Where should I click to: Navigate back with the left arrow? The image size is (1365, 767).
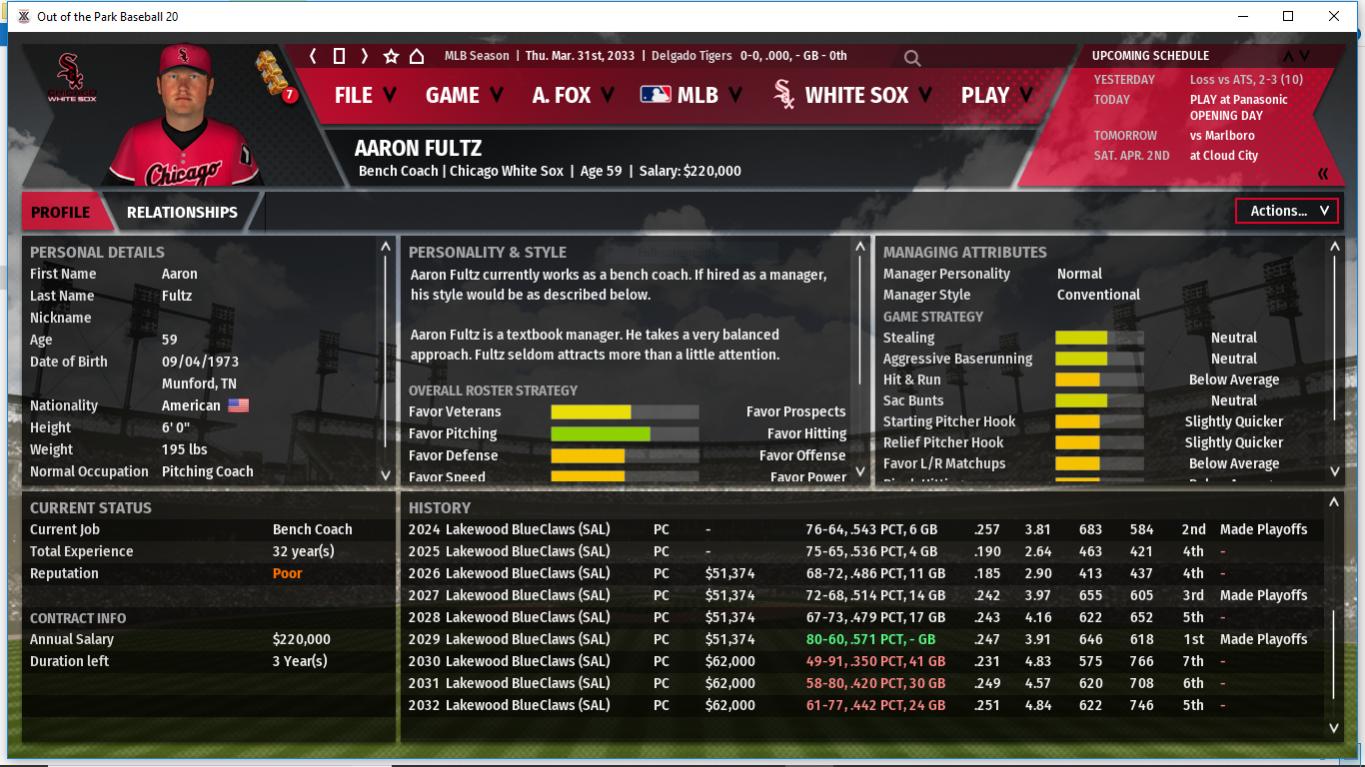coord(313,56)
